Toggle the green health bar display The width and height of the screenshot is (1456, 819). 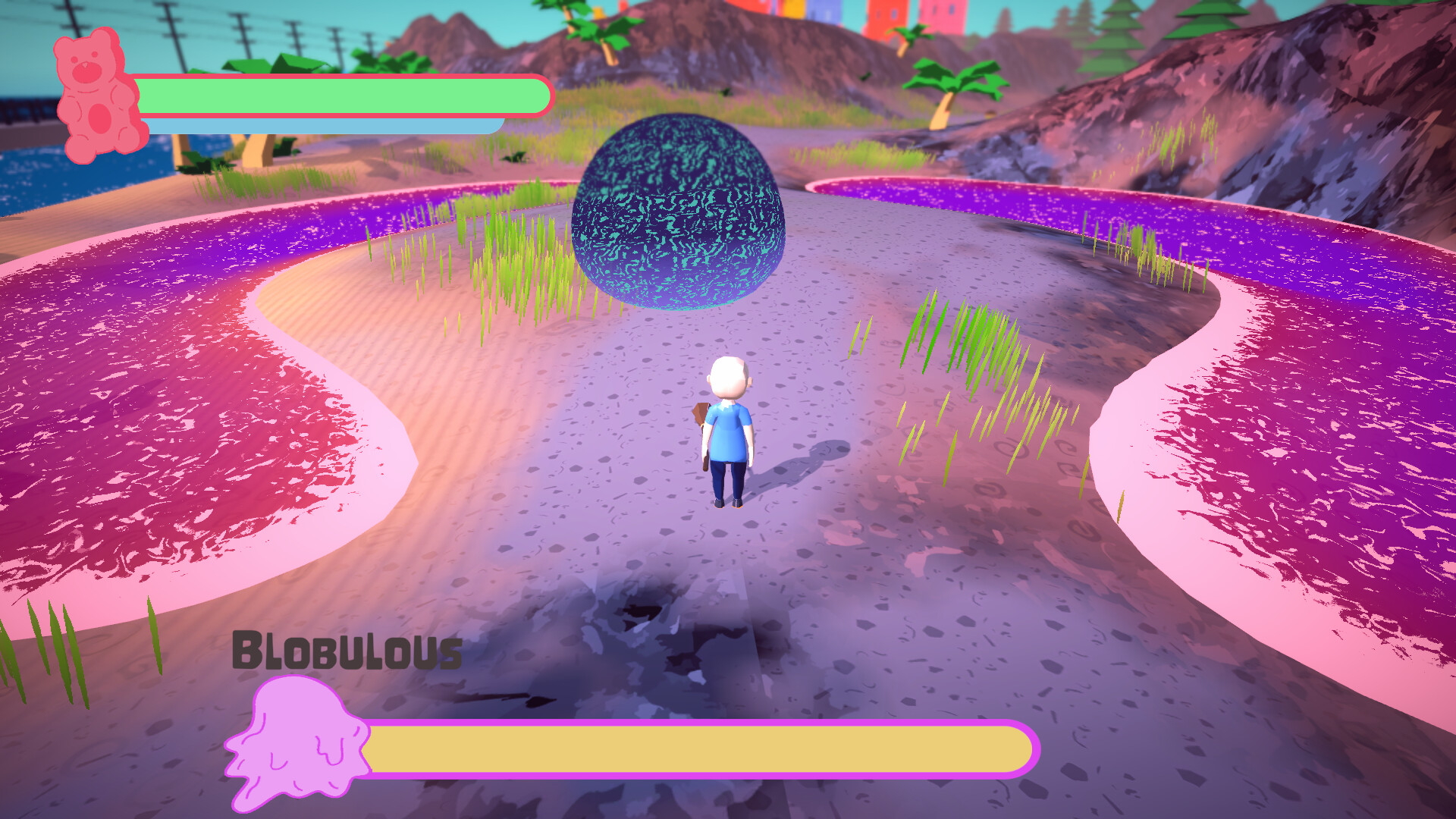(341, 95)
